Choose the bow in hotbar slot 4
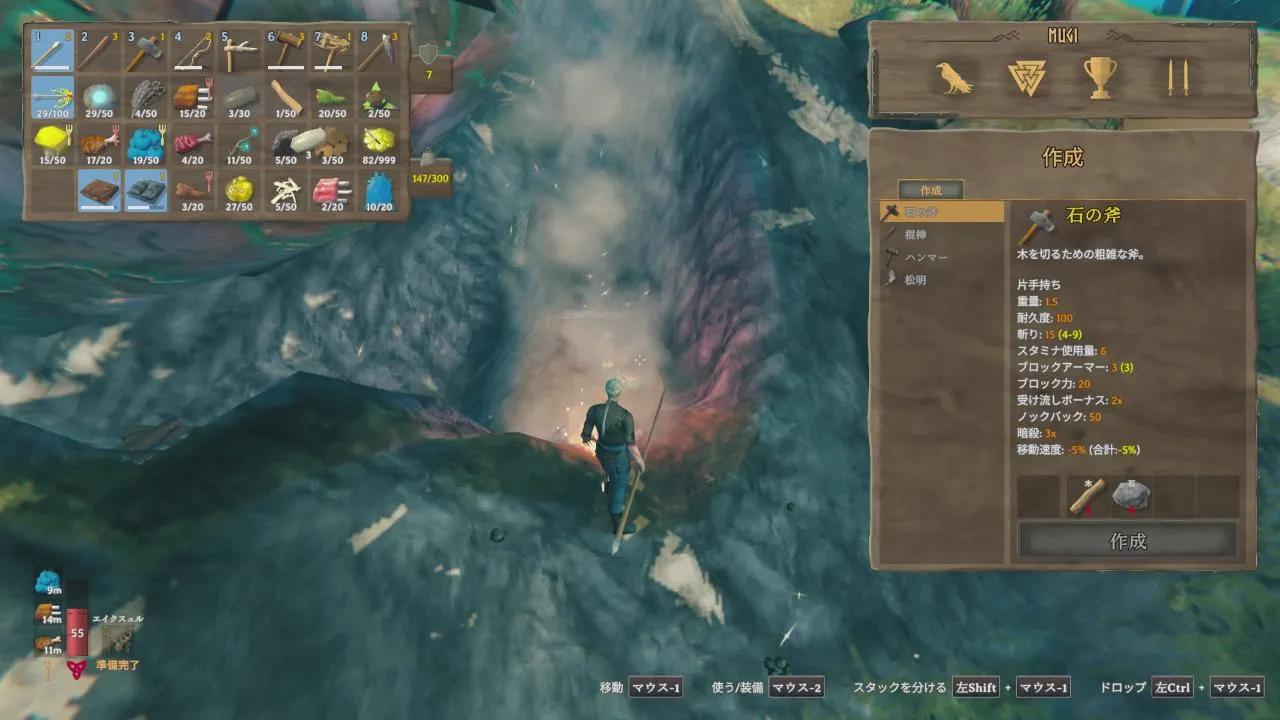The width and height of the screenshot is (1280, 720). (x=192, y=51)
